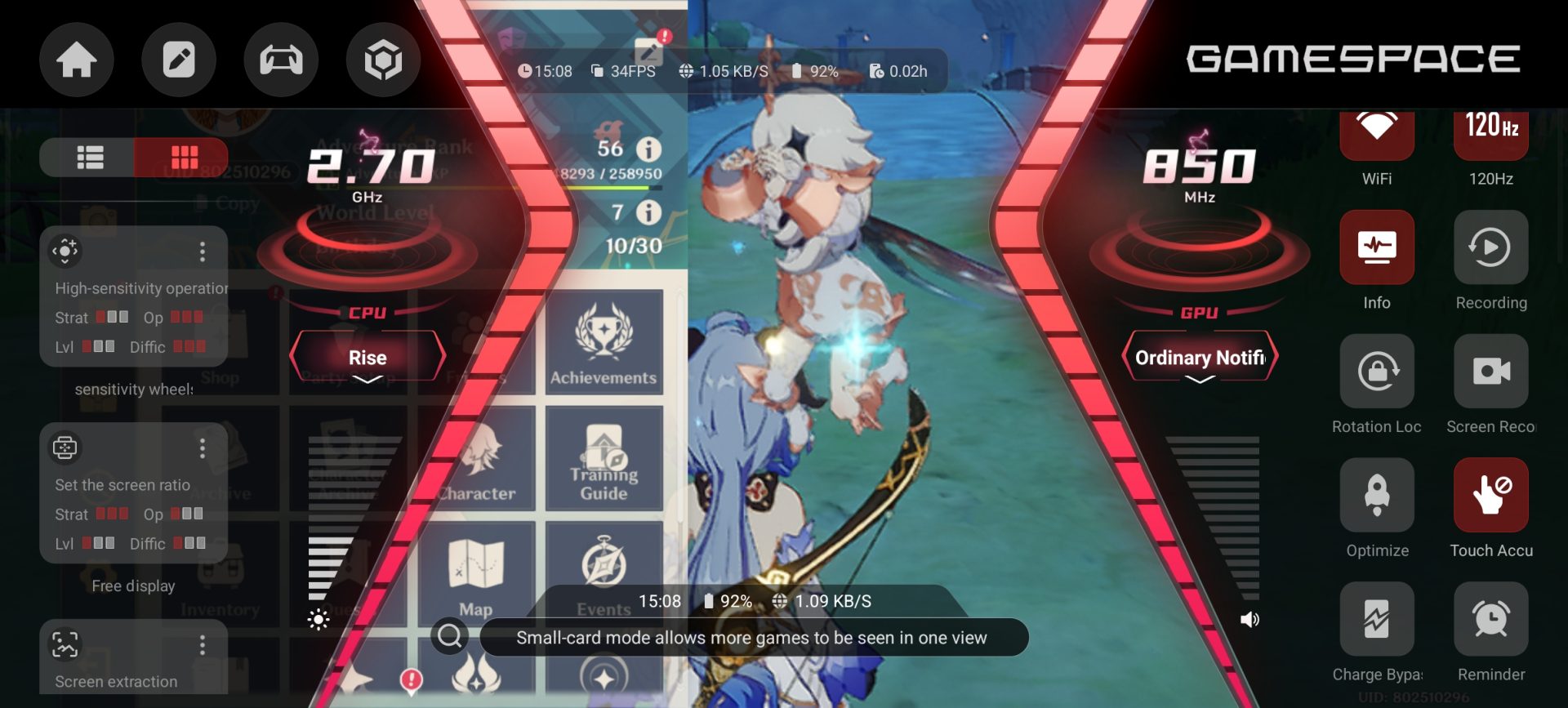1568x708 pixels.
Task: Click the magnifier search icon
Action: point(450,635)
